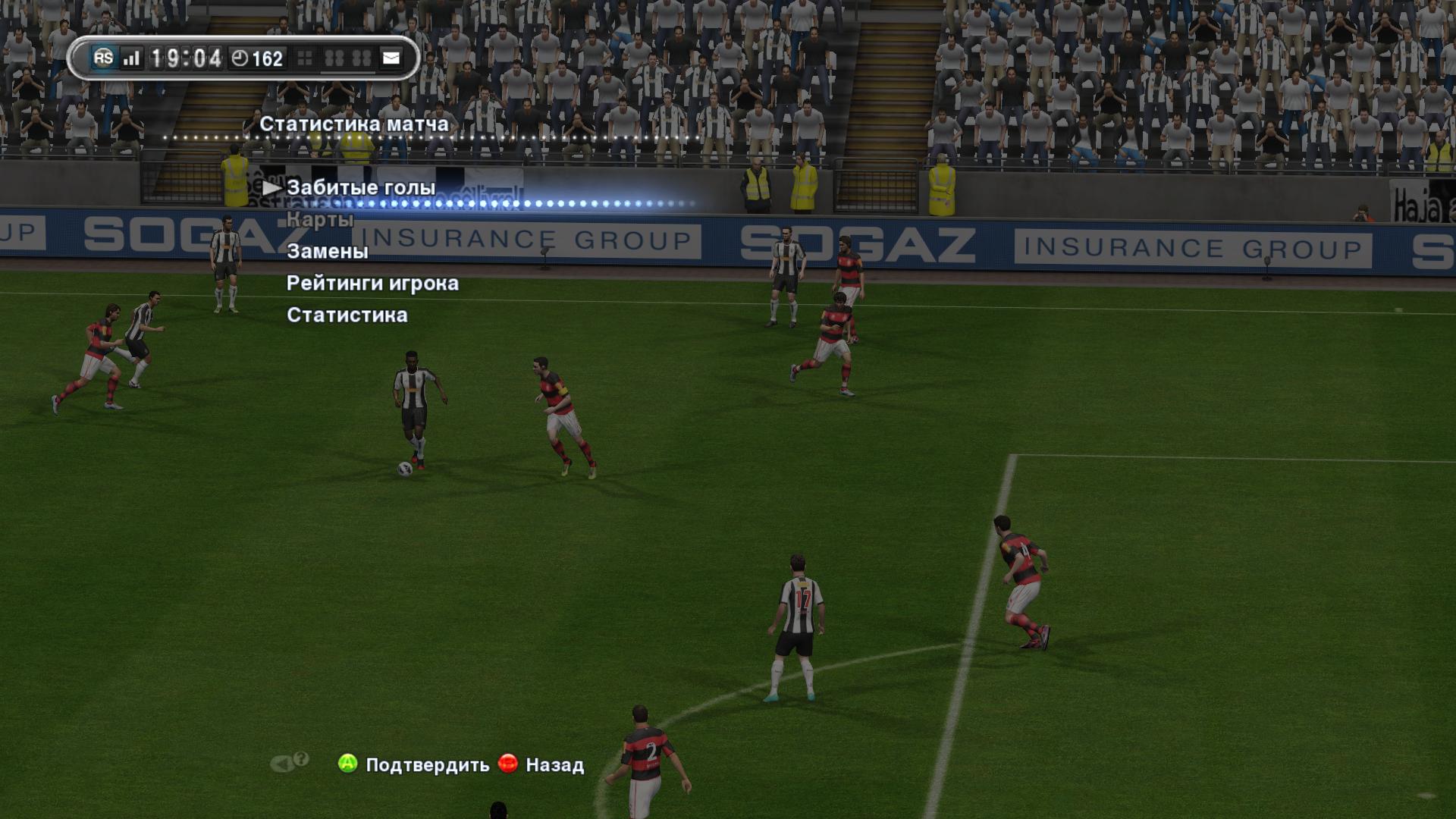Click the envelope mail icon
Screen dimensions: 1456x819
[x=391, y=58]
